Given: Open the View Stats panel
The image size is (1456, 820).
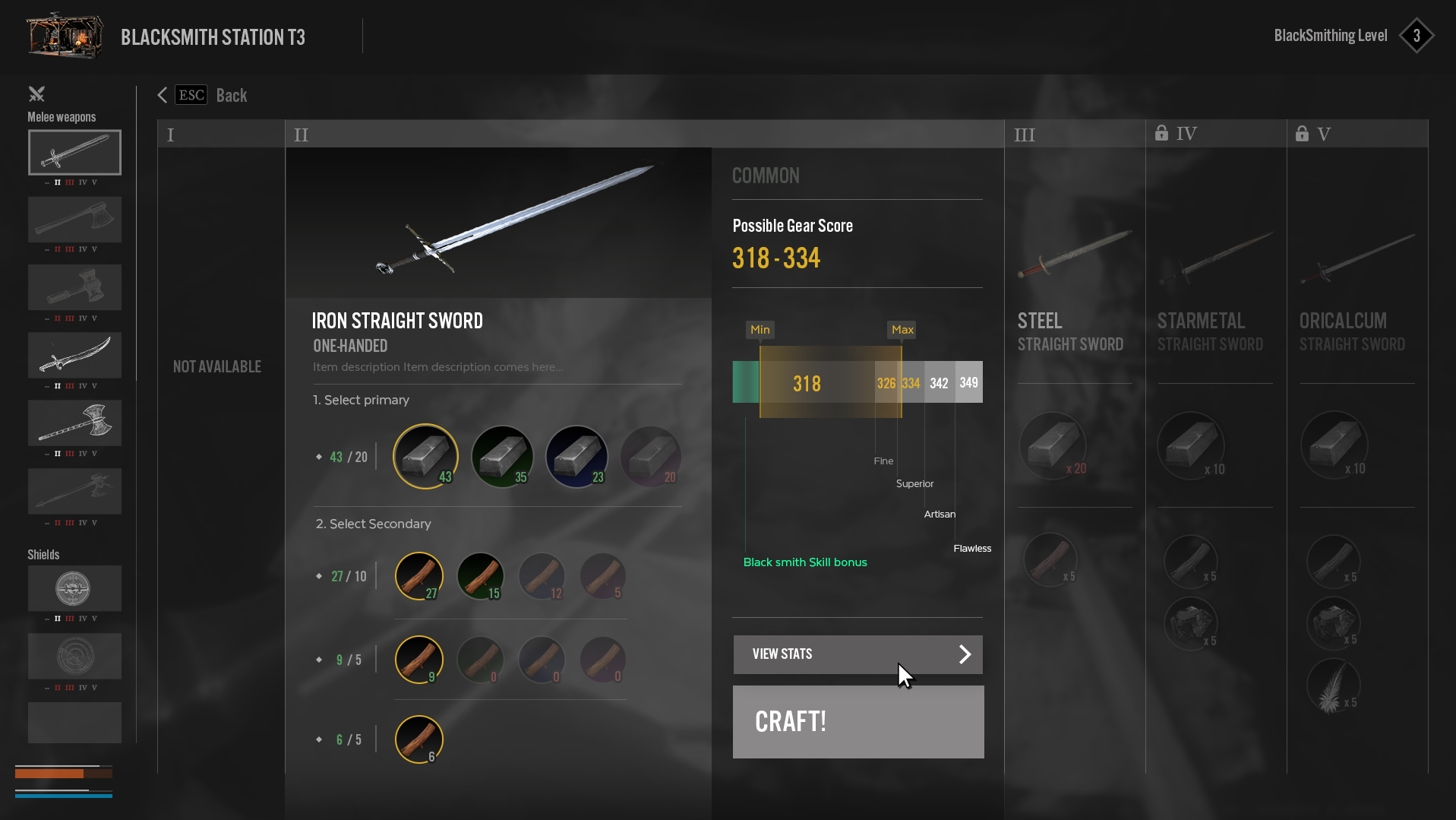Looking at the screenshot, I should [857, 654].
